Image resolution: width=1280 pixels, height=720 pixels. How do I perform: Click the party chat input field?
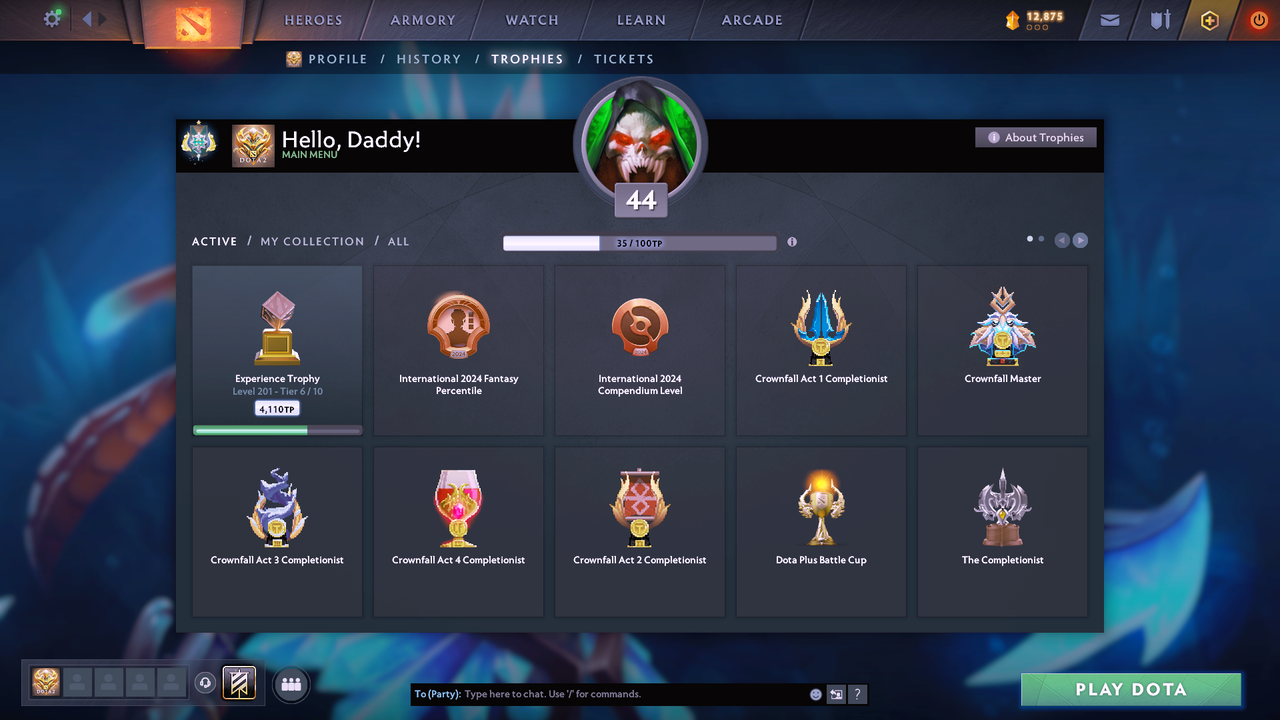(600, 693)
